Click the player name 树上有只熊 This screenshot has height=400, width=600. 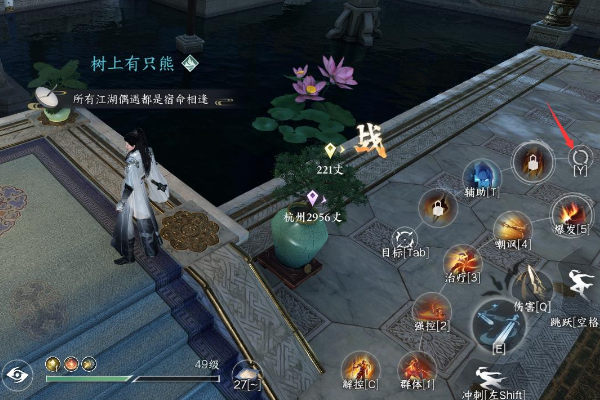pos(131,63)
